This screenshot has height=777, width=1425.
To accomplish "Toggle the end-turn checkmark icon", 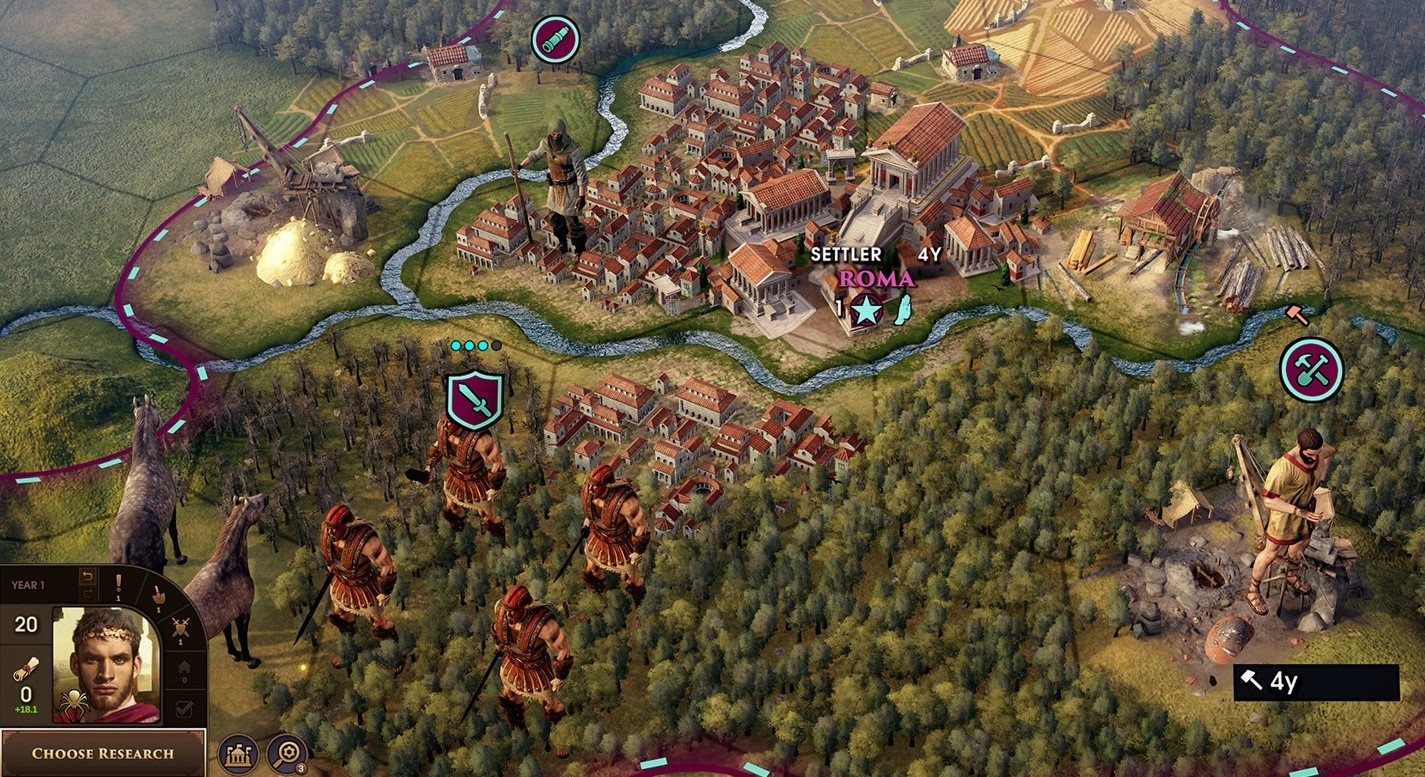I will (184, 708).
